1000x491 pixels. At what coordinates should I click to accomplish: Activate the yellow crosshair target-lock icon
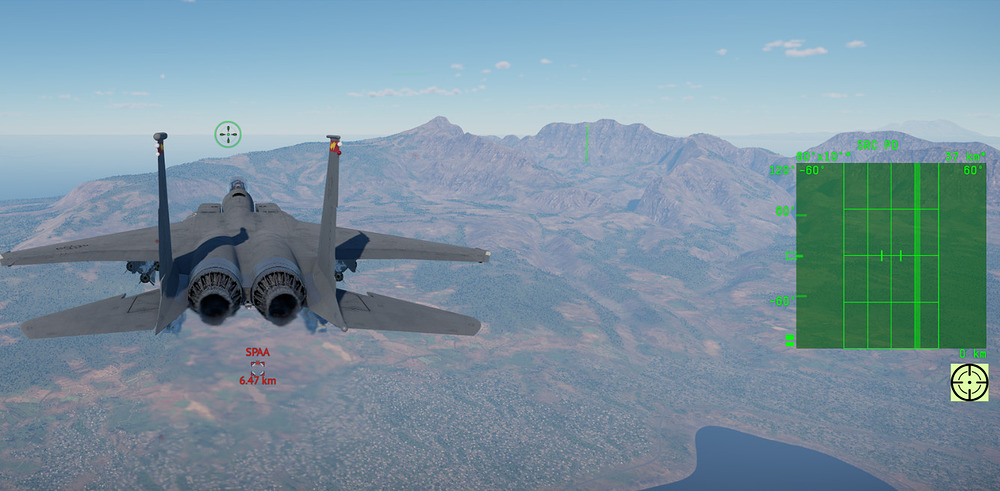pyautogui.click(x=969, y=382)
